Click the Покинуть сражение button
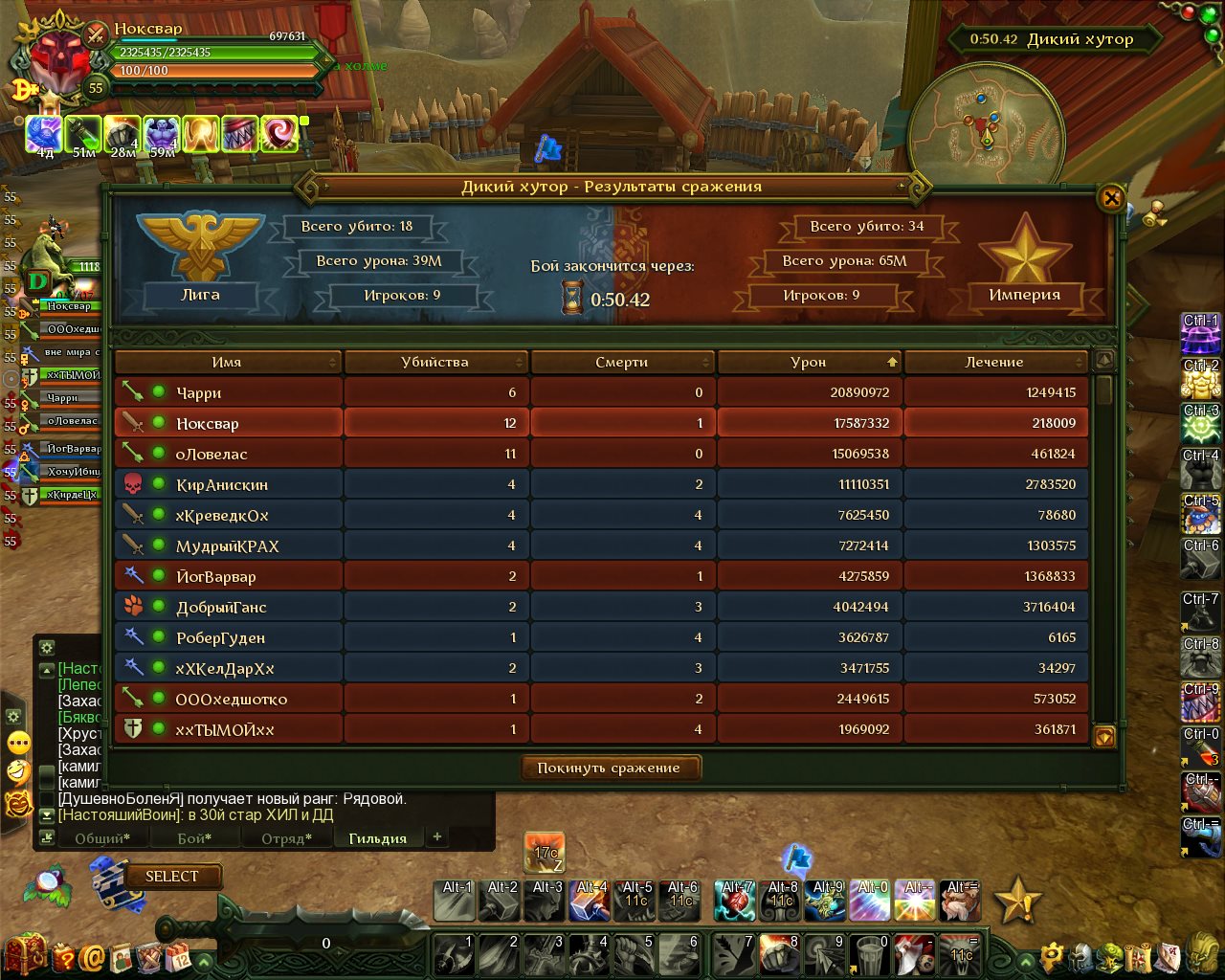Screen dimensions: 1225x980 pos(610,768)
